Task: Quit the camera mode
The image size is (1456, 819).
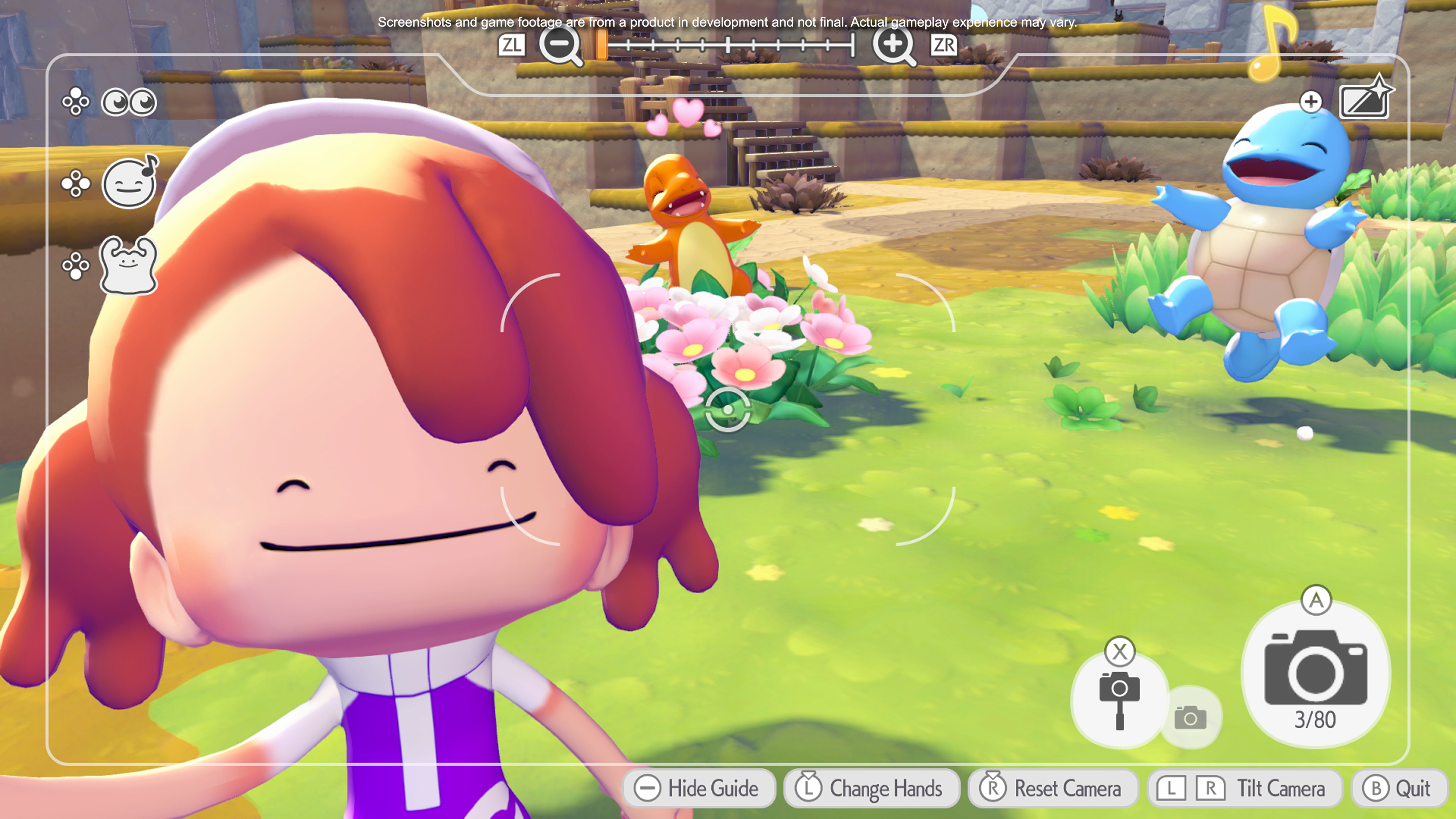Action: click(x=1401, y=789)
